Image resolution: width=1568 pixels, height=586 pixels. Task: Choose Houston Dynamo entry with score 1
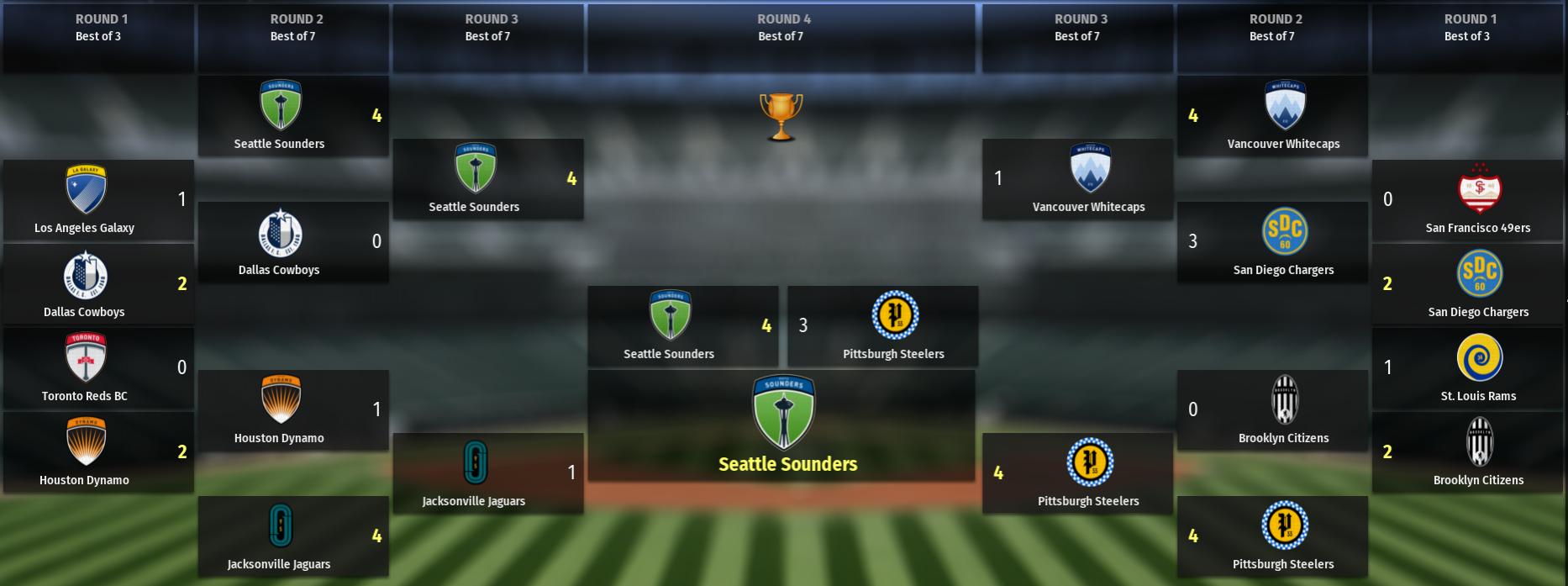pos(293,410)
